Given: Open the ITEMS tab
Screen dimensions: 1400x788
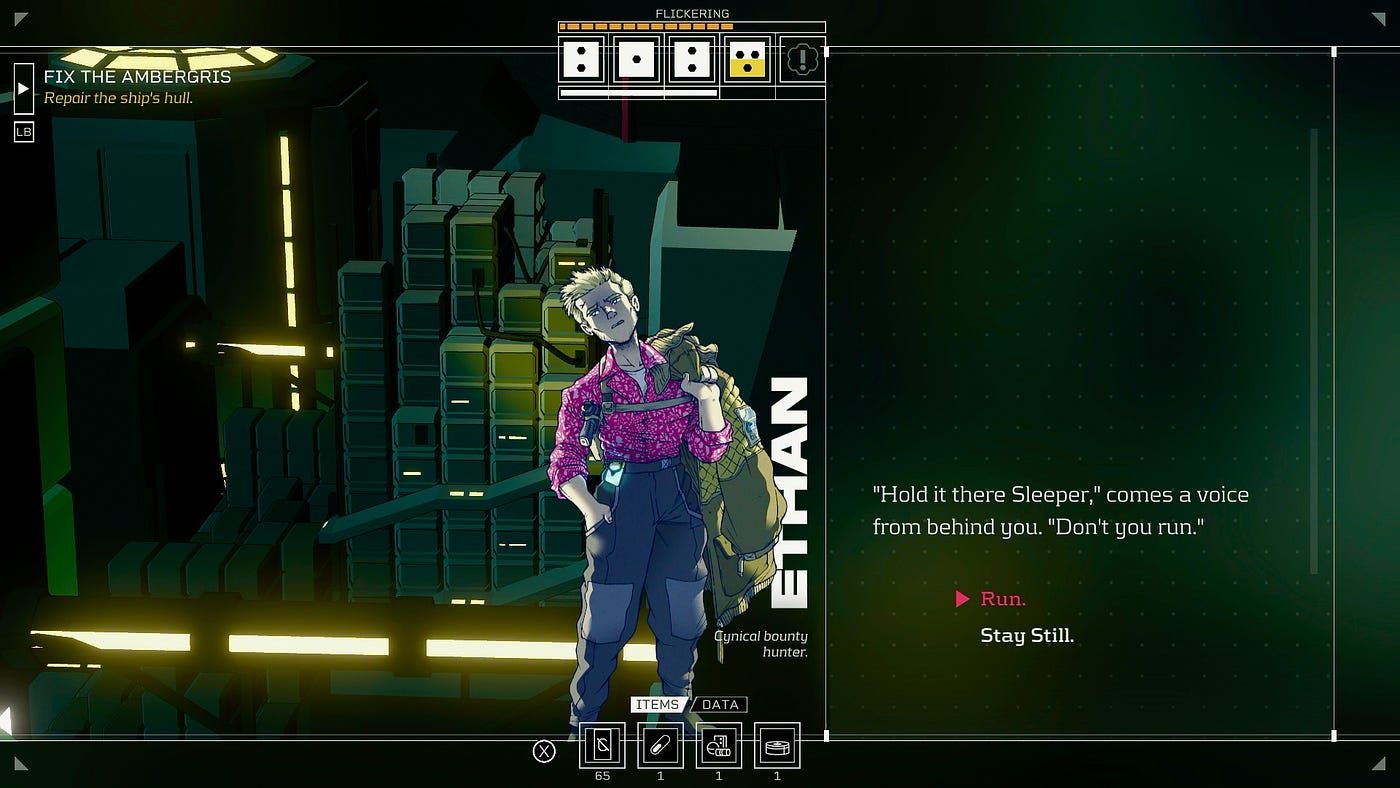Looking at the screenshot, I should click(x=658, y=705).
